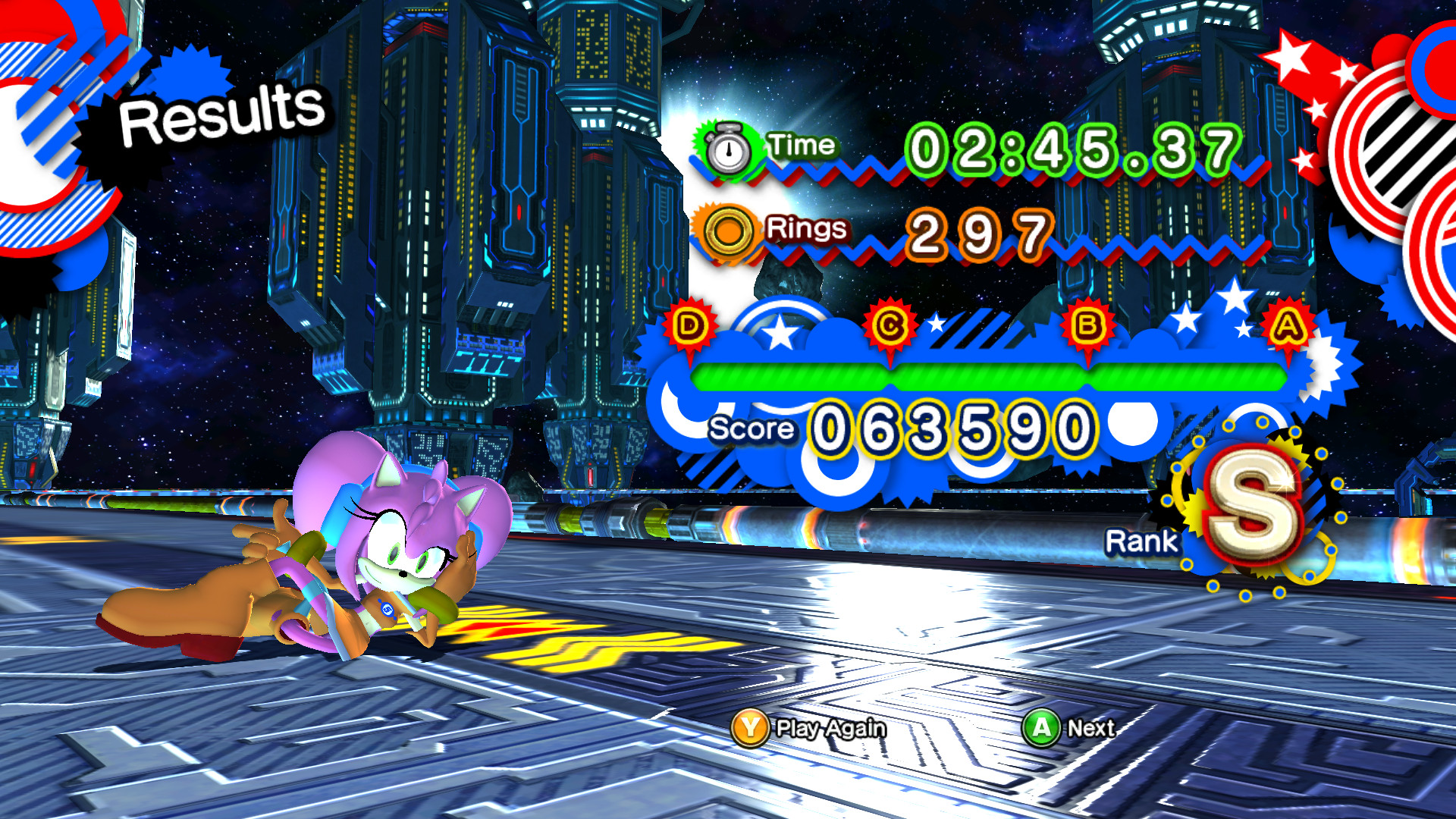Viewport: 1456px width, 819px height.
Task: Click the green A button prompt
Action: pyautogui.click(x=1043, y=729)
